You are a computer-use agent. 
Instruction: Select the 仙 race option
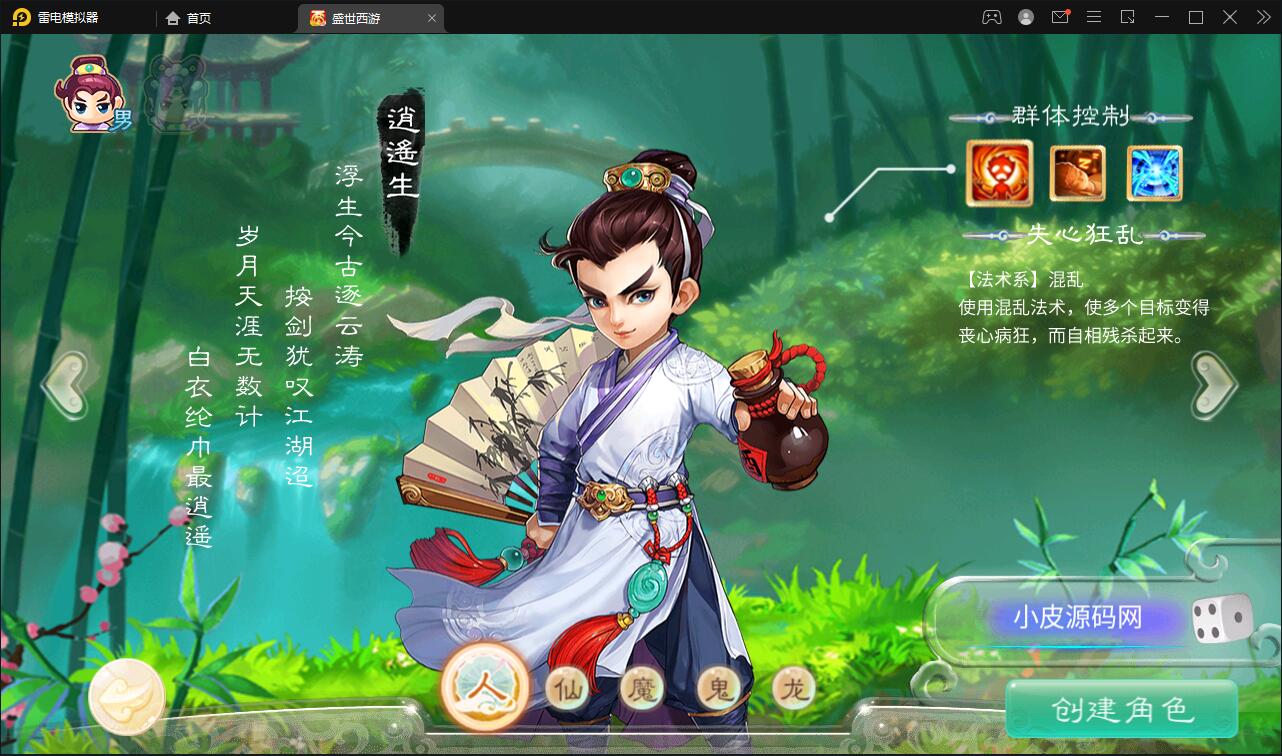(566, 689)
